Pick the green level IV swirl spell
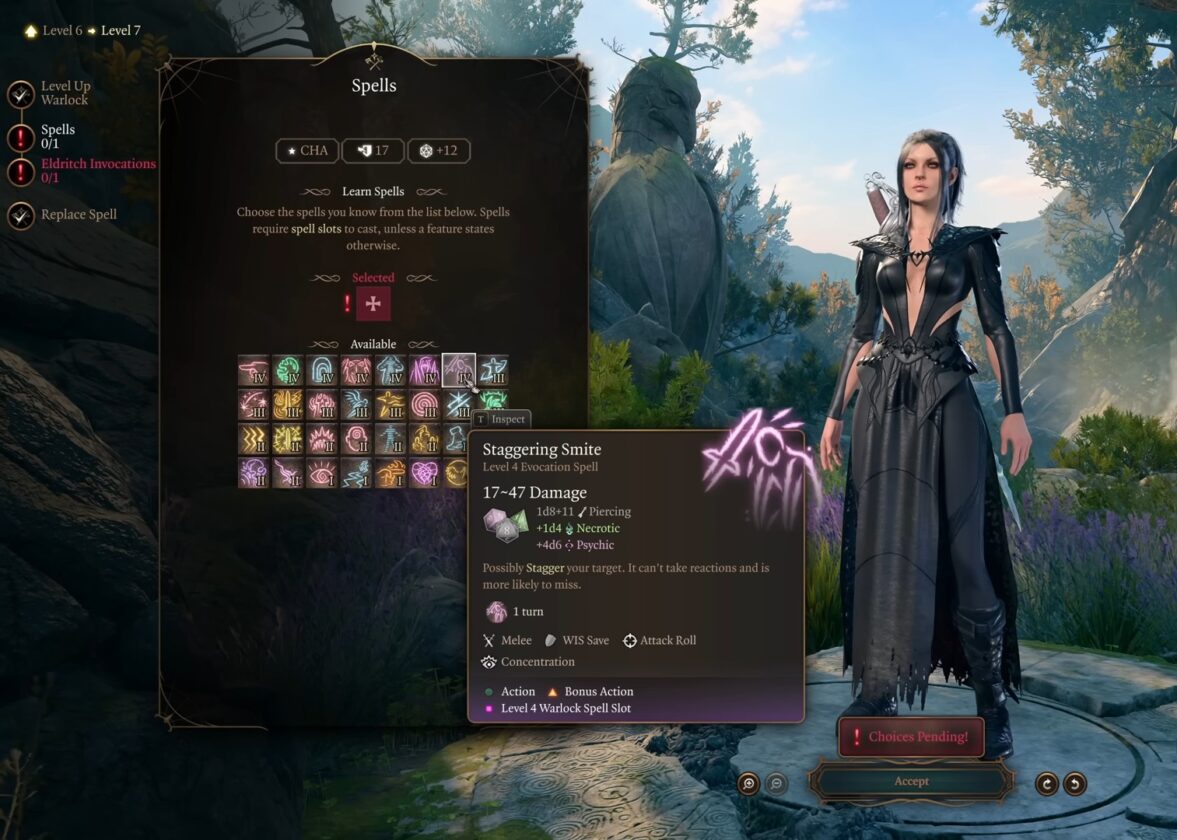Image resolution: width=1177 pixels, height=840 pixels. coord(288,371)
